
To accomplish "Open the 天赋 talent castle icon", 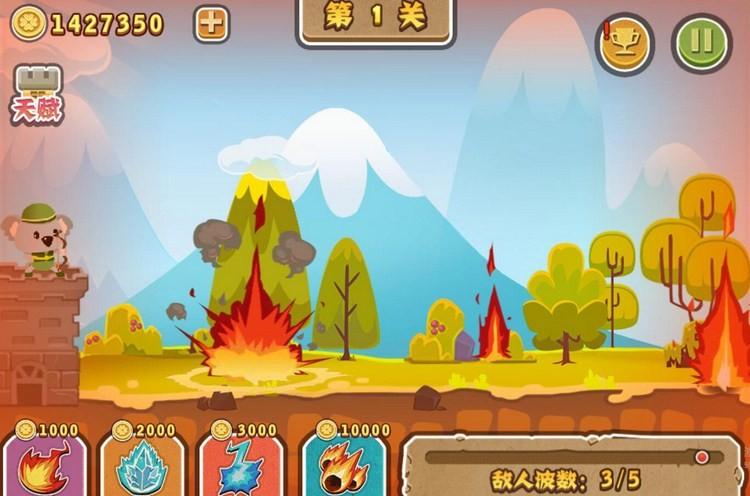I will point(37,95).
